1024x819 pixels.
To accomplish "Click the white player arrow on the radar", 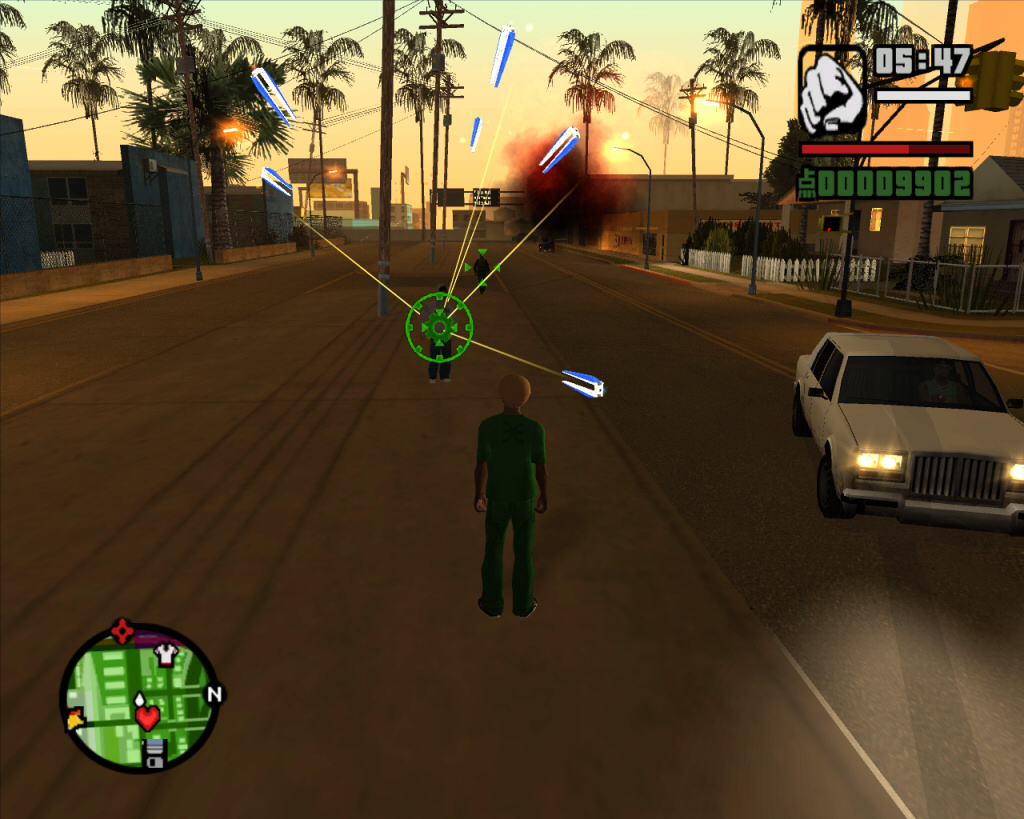I will pos(139,700).
